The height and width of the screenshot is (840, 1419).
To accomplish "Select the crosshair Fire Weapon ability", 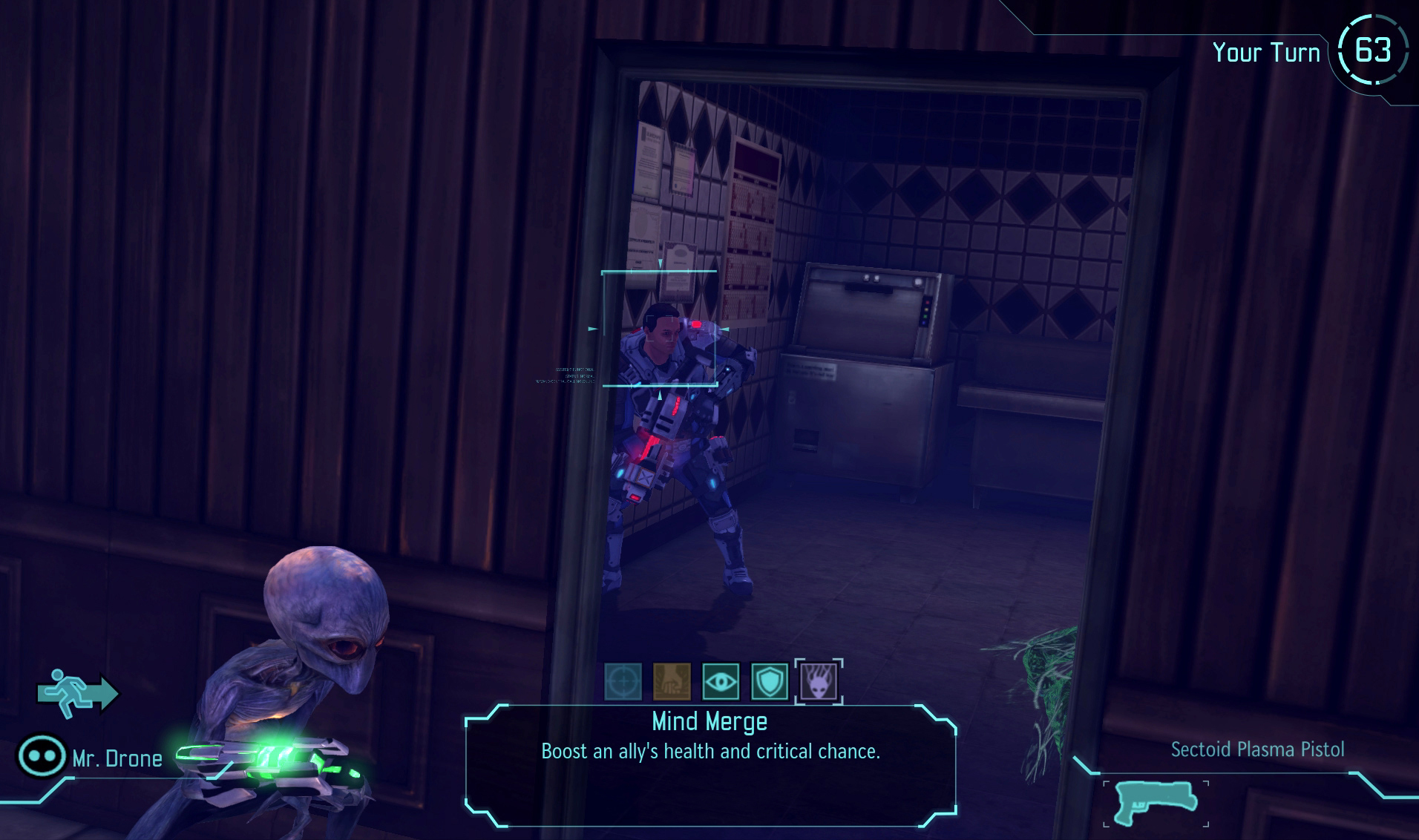I will [623, 681].
